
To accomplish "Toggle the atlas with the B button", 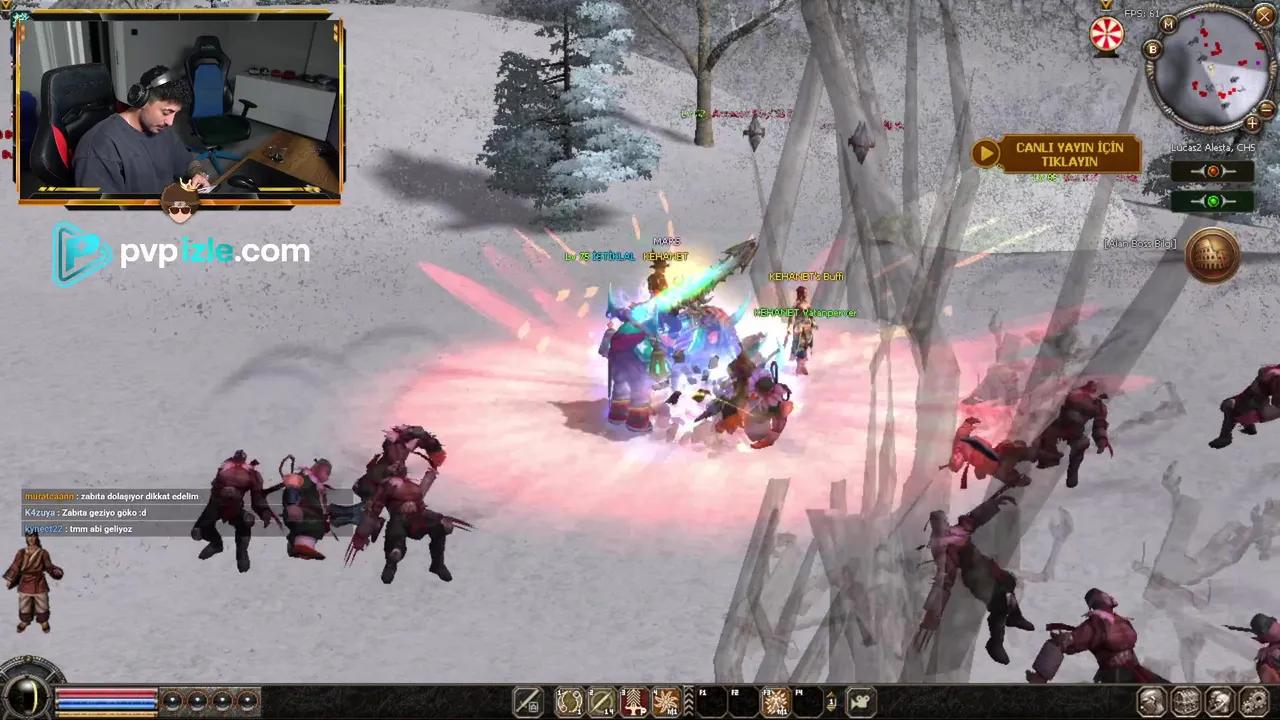I will click(x=1152, y=49).
